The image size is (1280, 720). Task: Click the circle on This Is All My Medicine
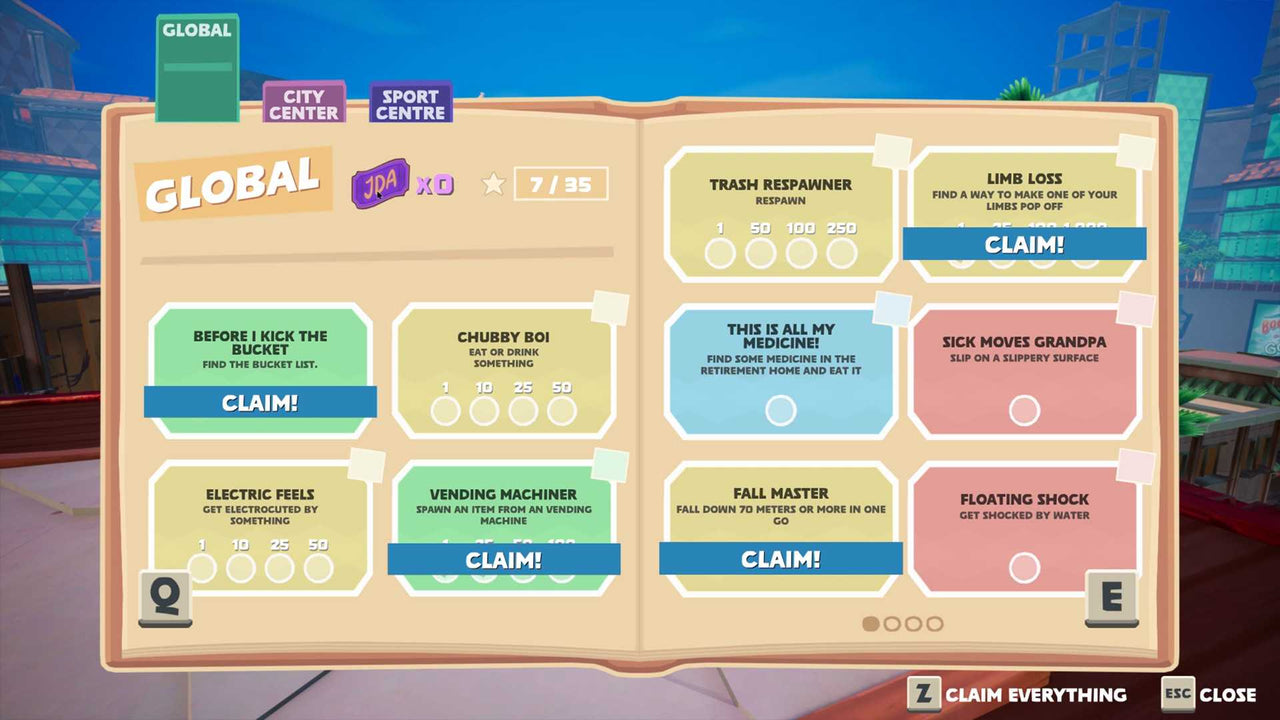click(781, 409)
